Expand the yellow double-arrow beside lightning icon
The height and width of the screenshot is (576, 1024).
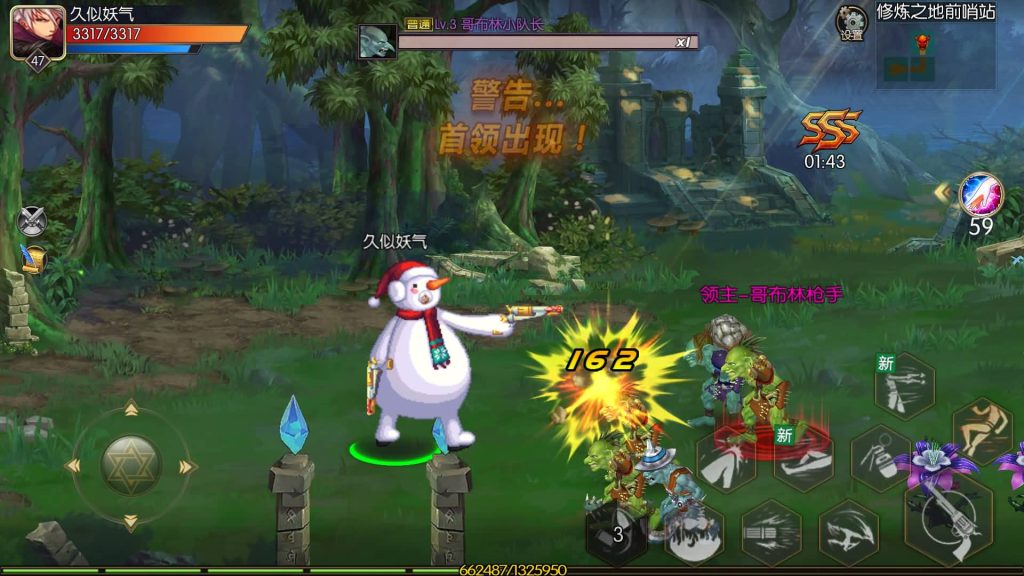[942, 190]
